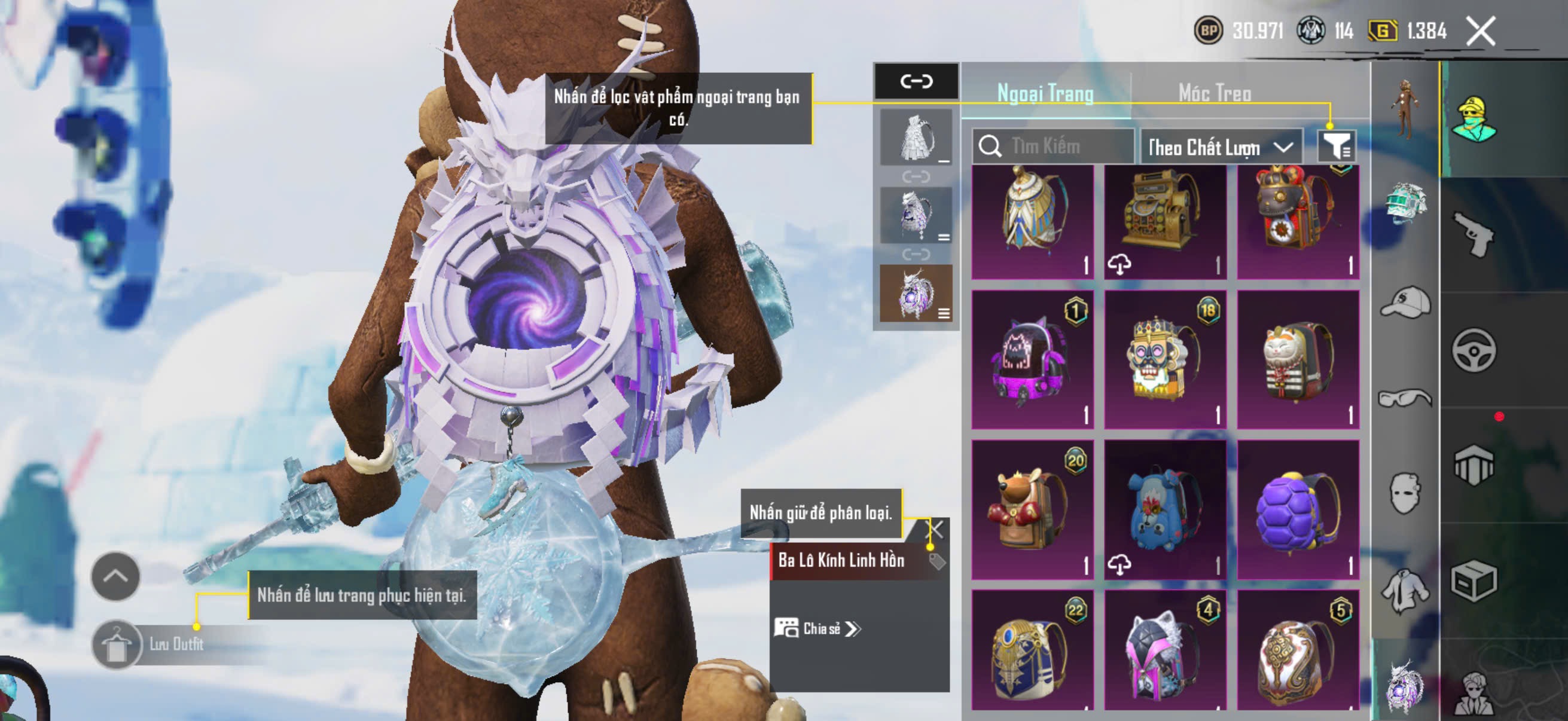
Task: Open the Theo Chất Lượng sort dropdown
Action: [1221, 147]
